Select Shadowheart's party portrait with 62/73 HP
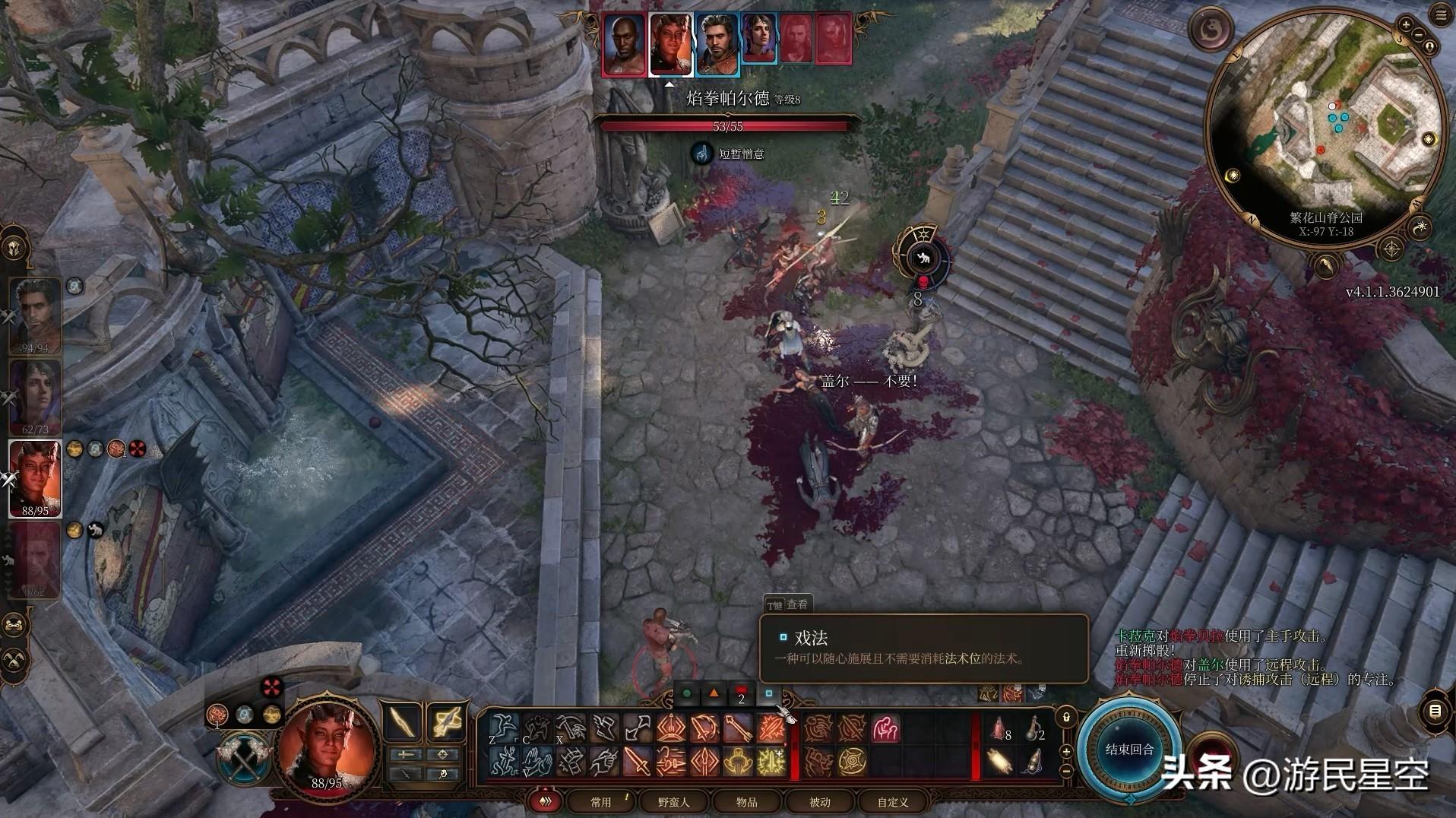 tap(34, 395)
